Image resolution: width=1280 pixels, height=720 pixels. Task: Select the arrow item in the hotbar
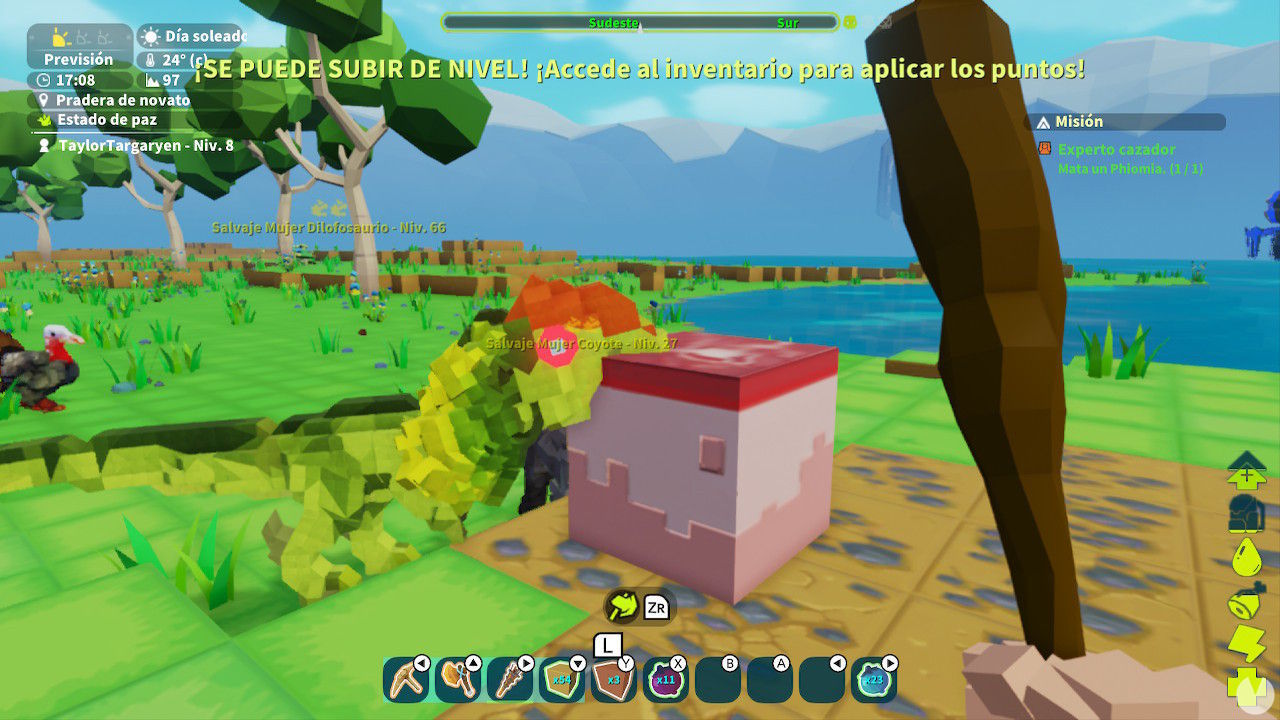coord(510,677)
